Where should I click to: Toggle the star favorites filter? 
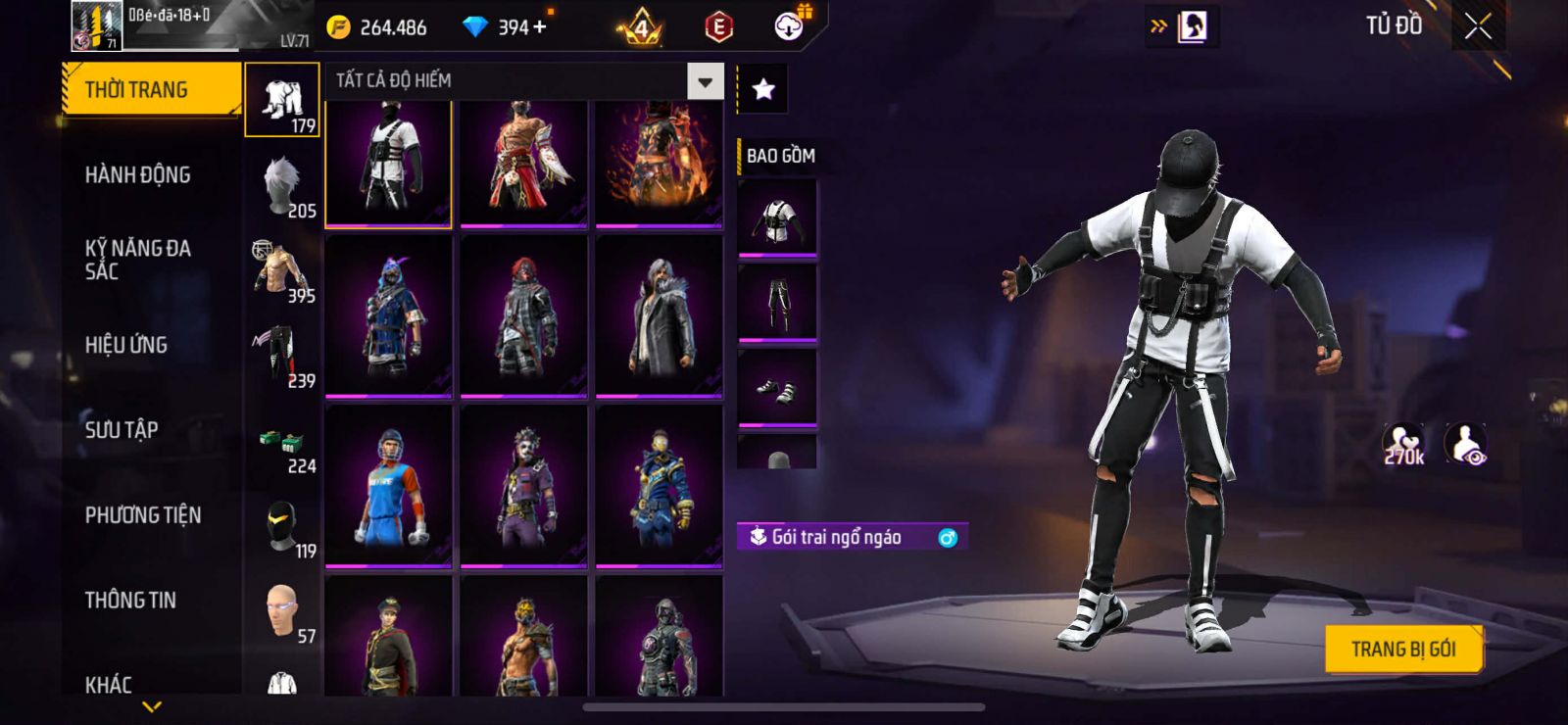(762, 90)
